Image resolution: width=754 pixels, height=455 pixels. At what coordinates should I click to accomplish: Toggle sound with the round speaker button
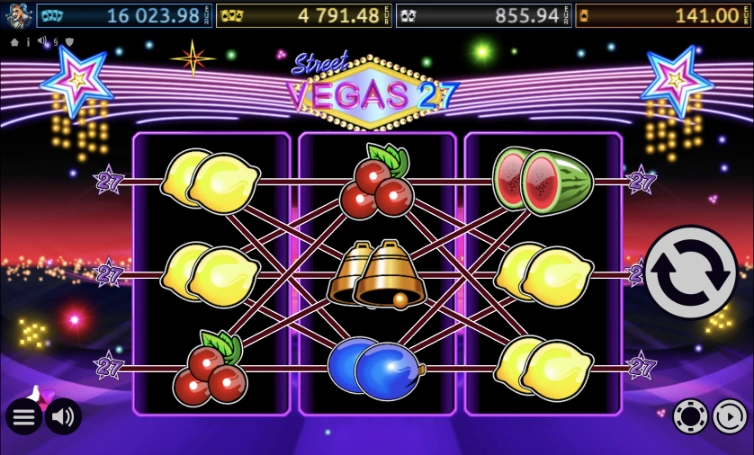[64, 416]
